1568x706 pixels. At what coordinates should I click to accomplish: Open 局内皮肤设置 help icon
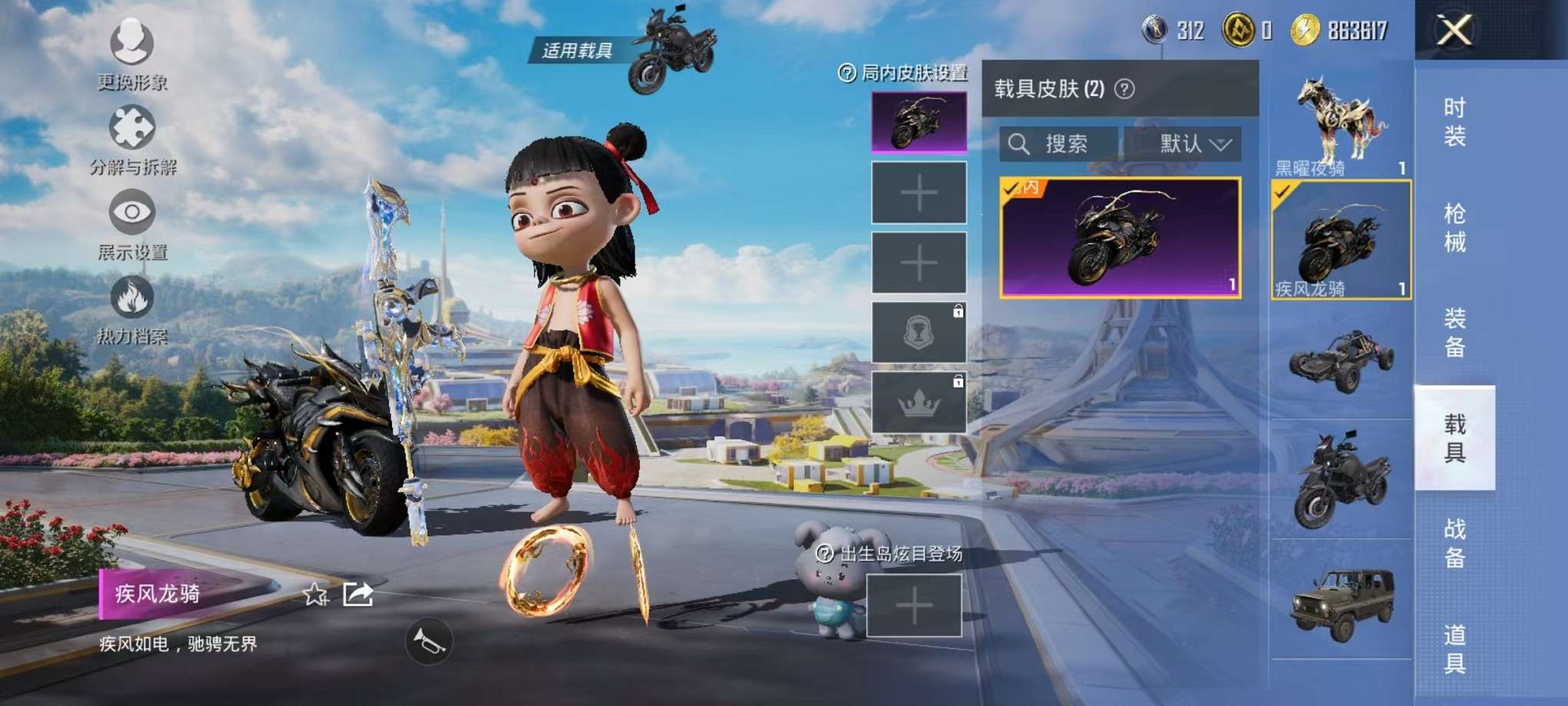846,73
